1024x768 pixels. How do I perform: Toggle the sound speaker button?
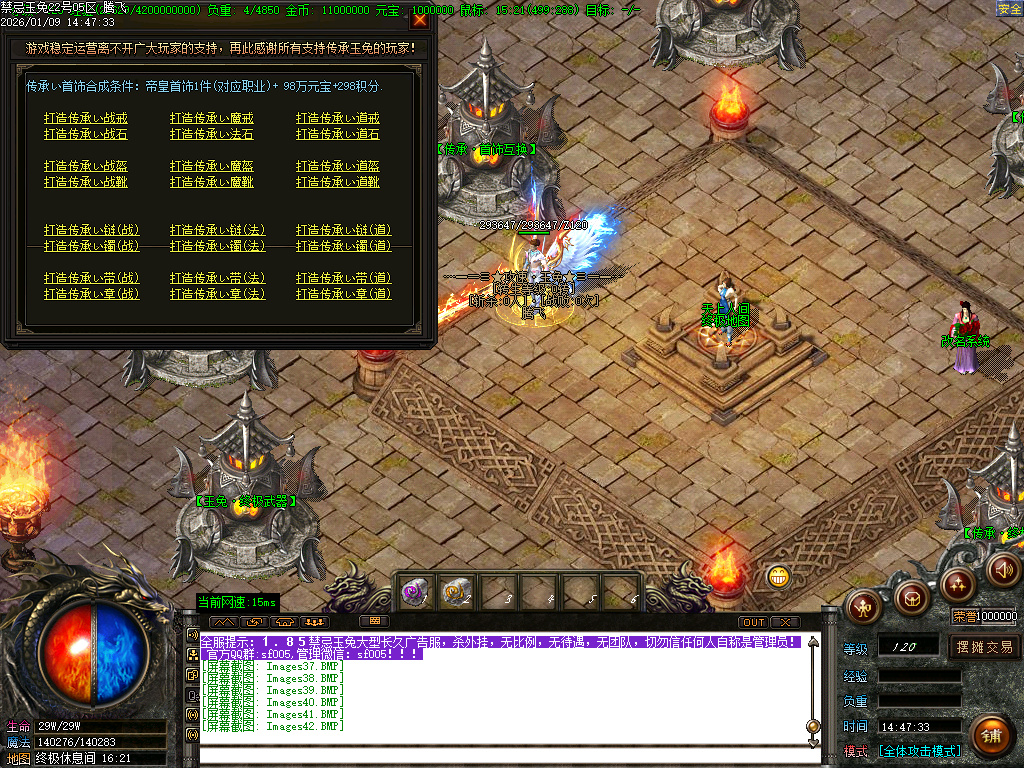[x=1003, y=570]
